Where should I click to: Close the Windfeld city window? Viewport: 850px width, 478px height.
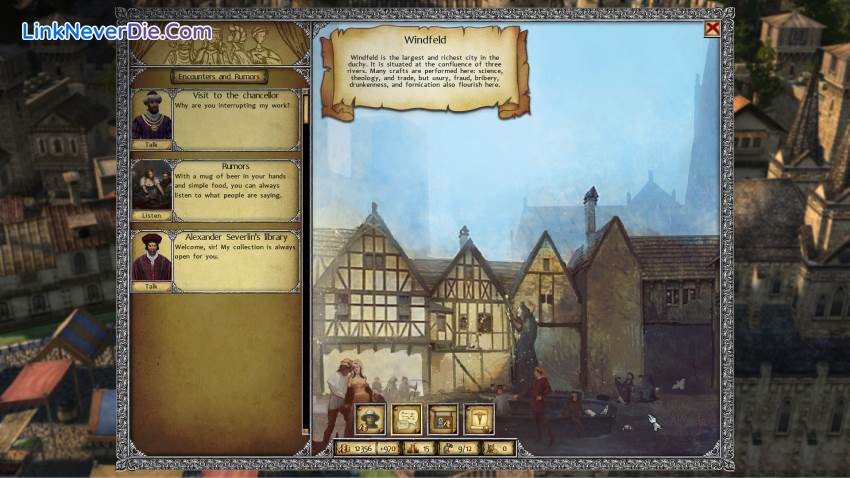[711, 28]
